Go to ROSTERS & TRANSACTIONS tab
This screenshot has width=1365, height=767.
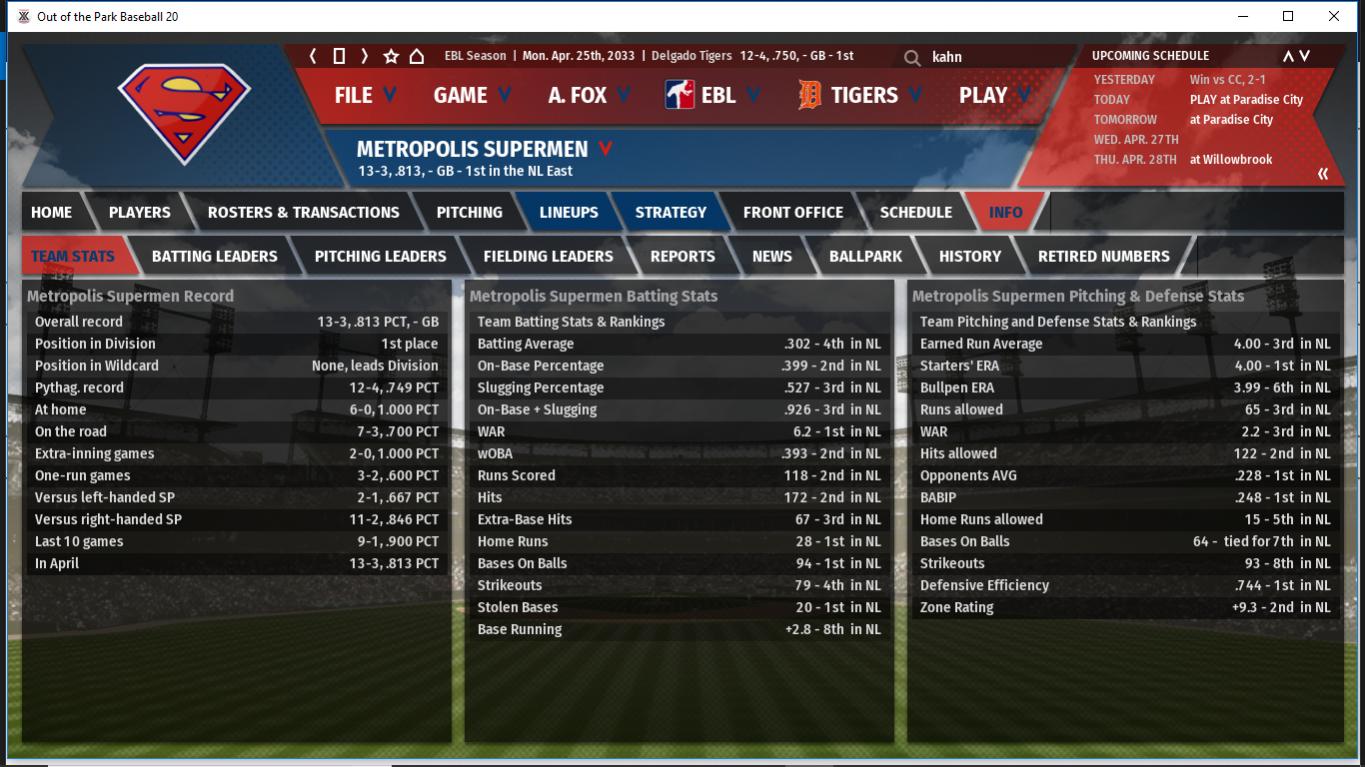(303, 212)
